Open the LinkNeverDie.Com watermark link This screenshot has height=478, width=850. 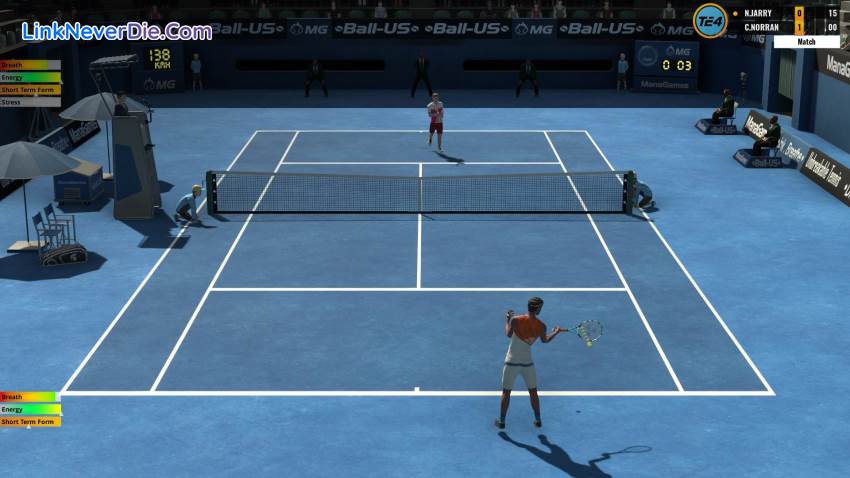(x=117, y=31)
